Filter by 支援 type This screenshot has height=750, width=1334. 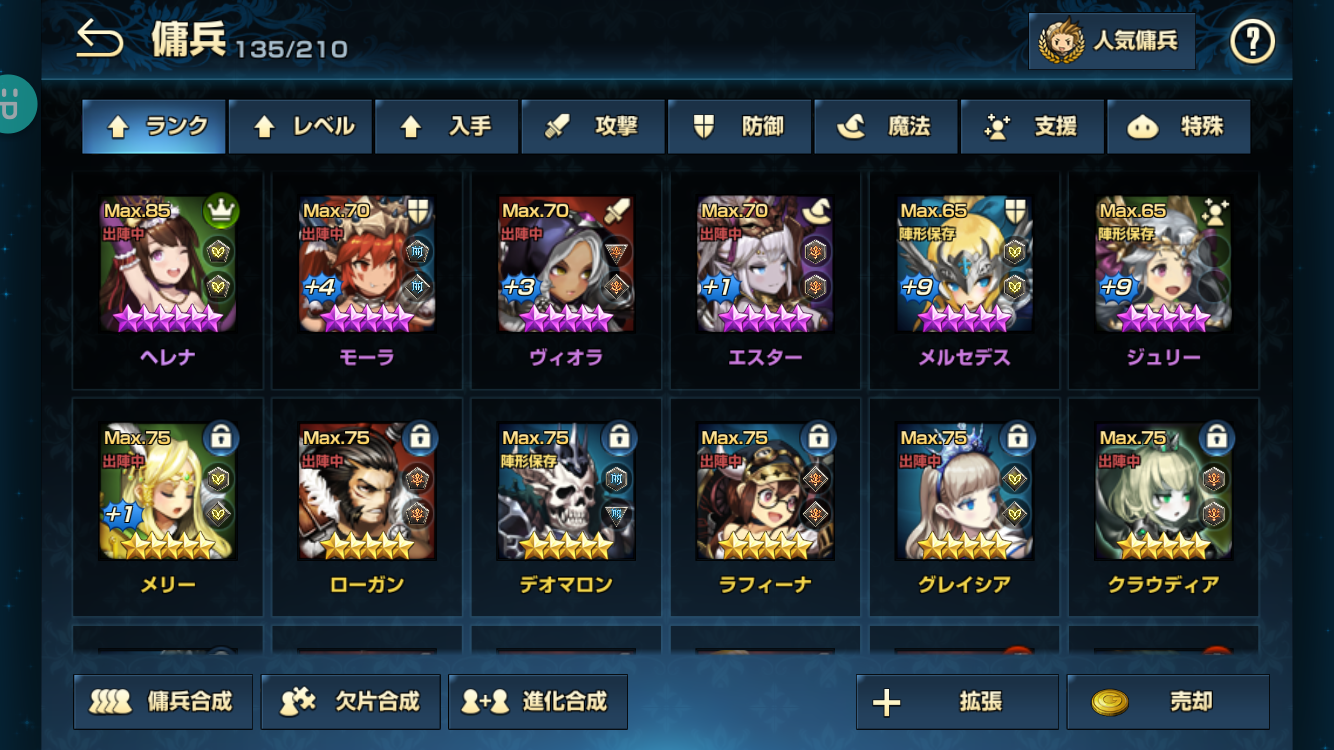click(1032, 127)
